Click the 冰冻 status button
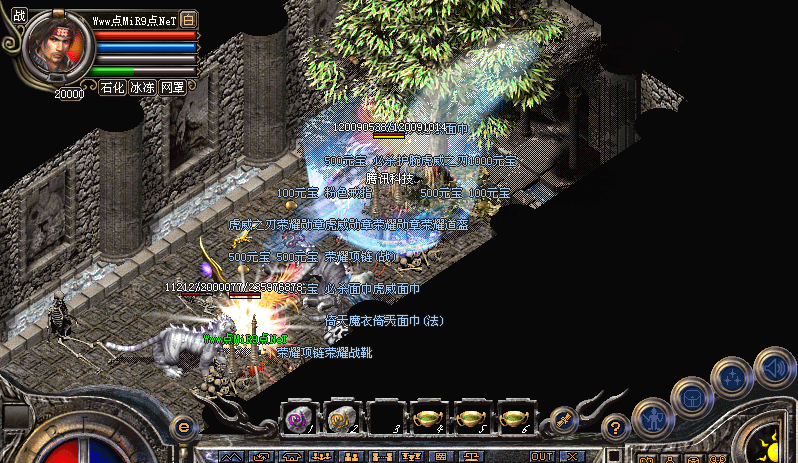Image resolution: width=798 pixels, height=463 pixels. [x=142, y=88]
